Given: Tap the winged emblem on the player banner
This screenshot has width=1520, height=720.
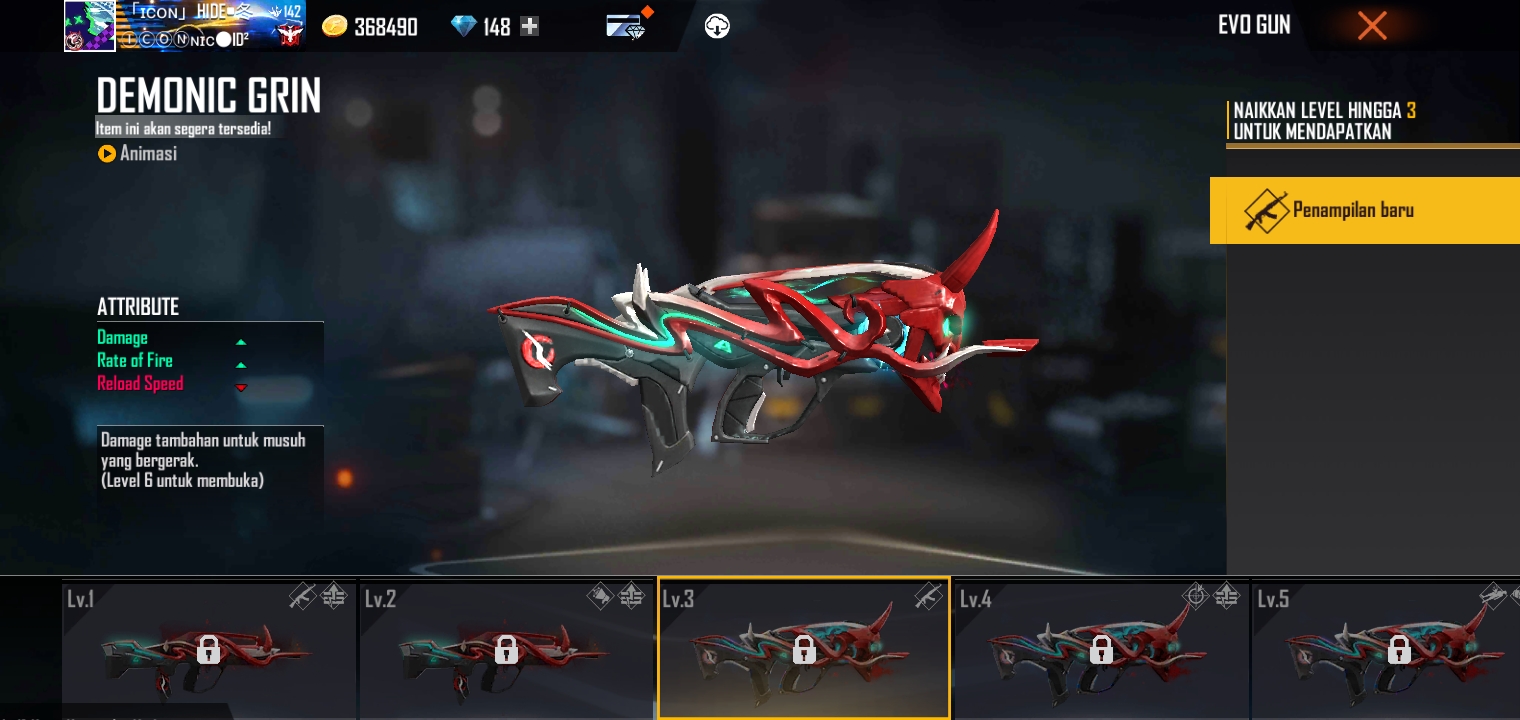Looking at the screenshot, I should tap(292, 36).
